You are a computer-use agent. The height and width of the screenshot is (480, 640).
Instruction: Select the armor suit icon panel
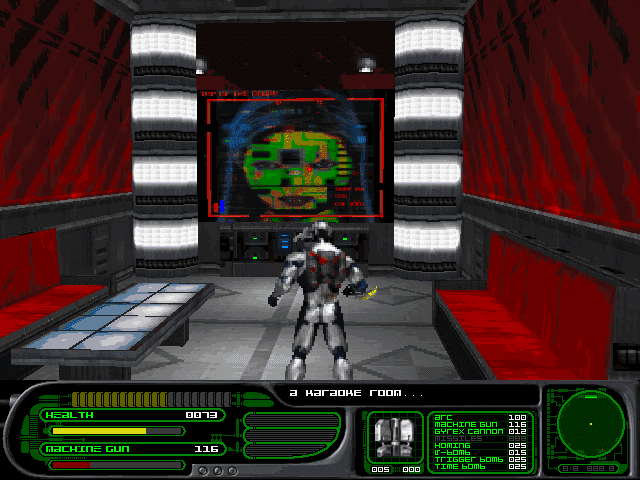[x=394, y=438]
